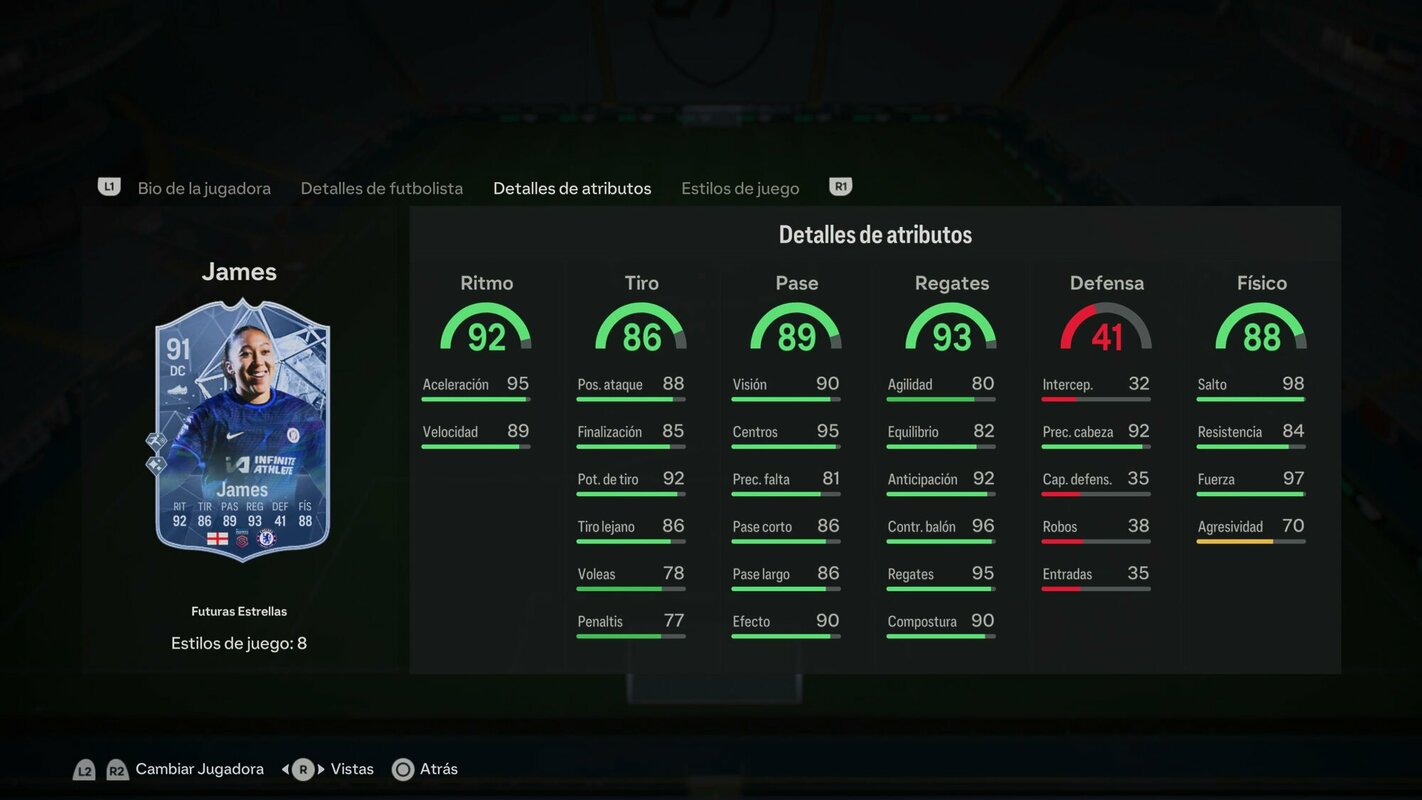The height and width of the screenshot is (800, 1422).
Task: Click the L1 shoulder button icon
Action: (108, 184)
